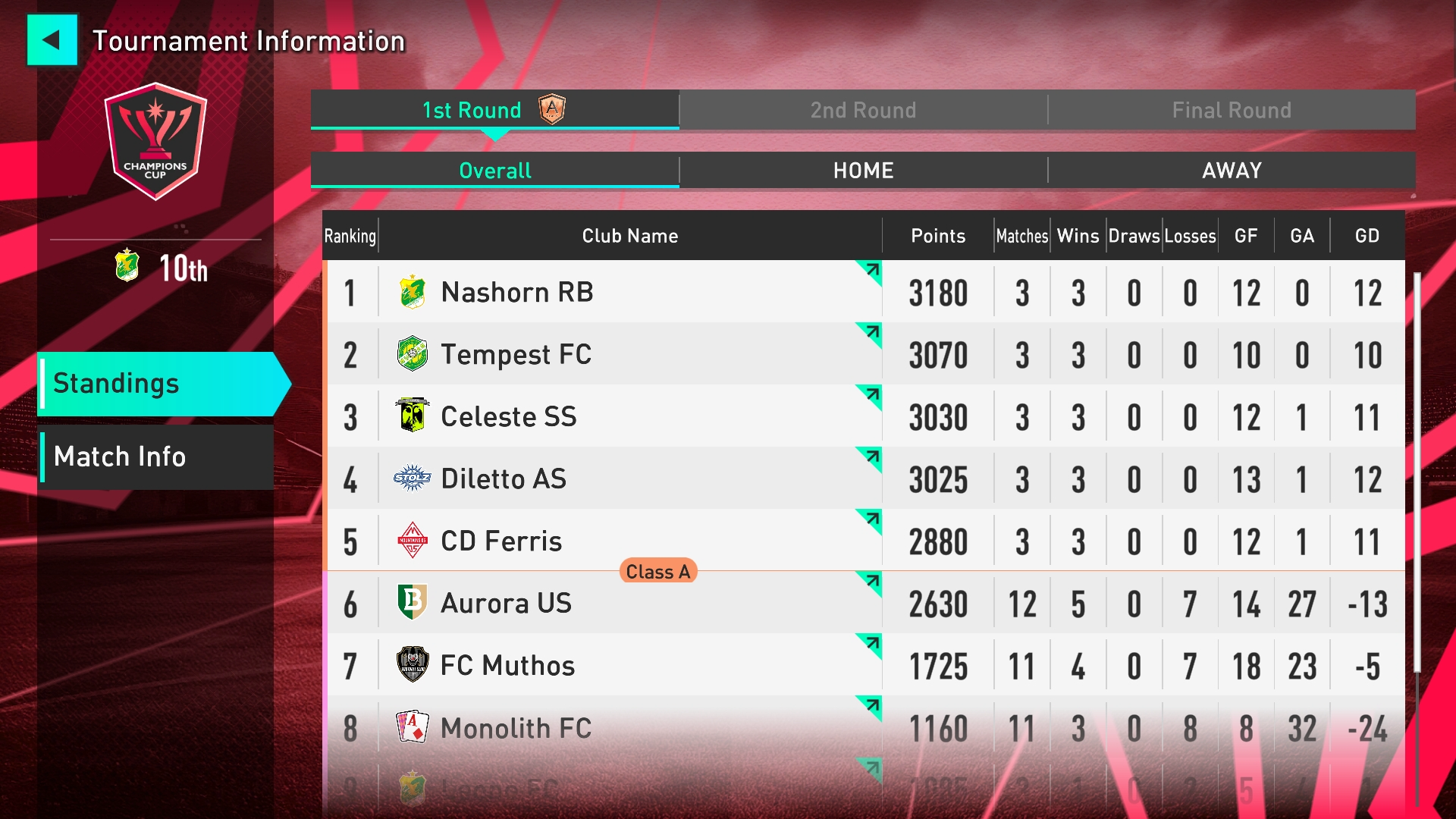The width and height of the screenshot is (1456, 819).
Task: Switch to the Overall standings view
Action: (x=494, y=171)
